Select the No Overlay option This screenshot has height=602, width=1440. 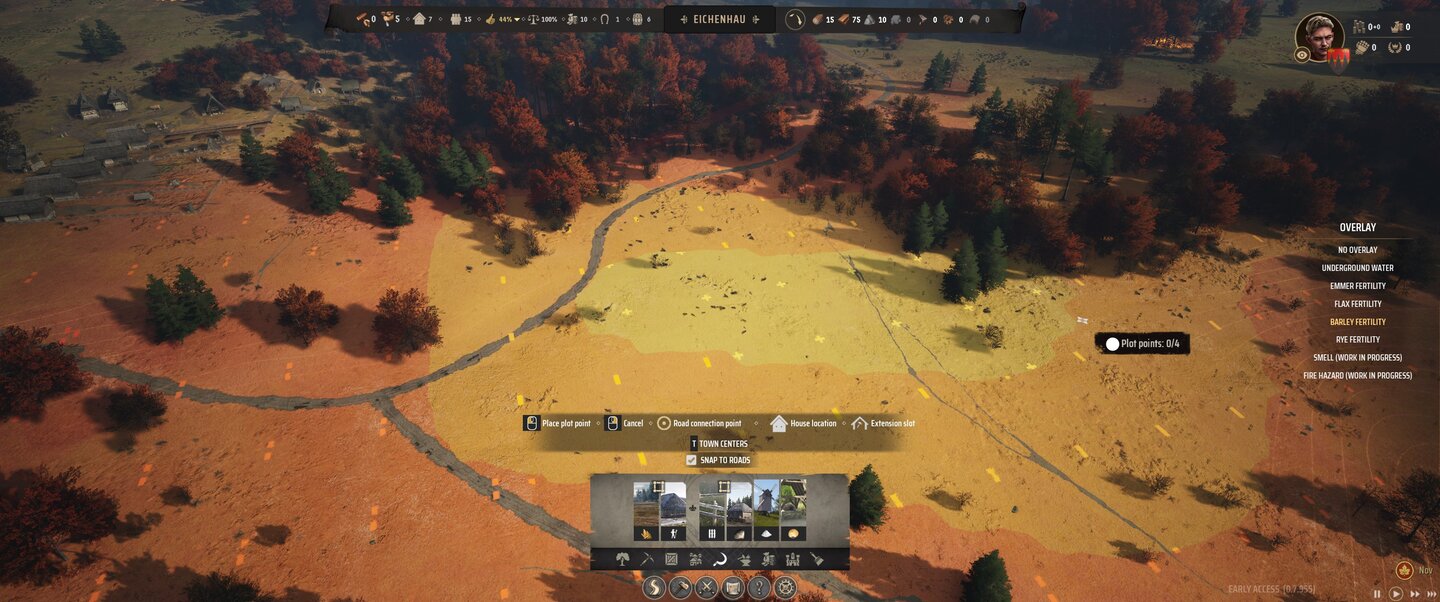pyautogui.click(x=1357, y=250)
